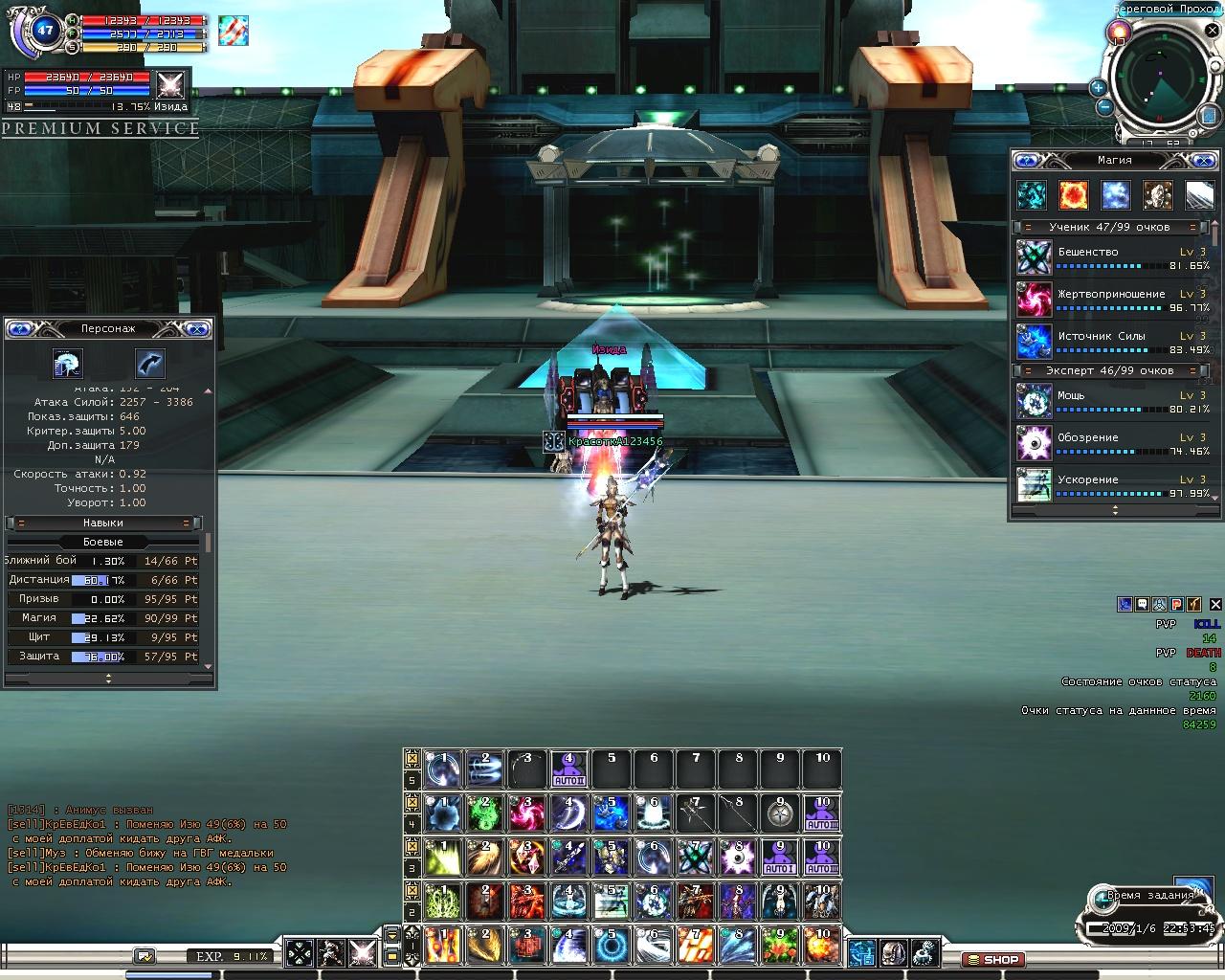
Task: Click the PREMIUM SERVICE banner
Action: coord(100,128)
